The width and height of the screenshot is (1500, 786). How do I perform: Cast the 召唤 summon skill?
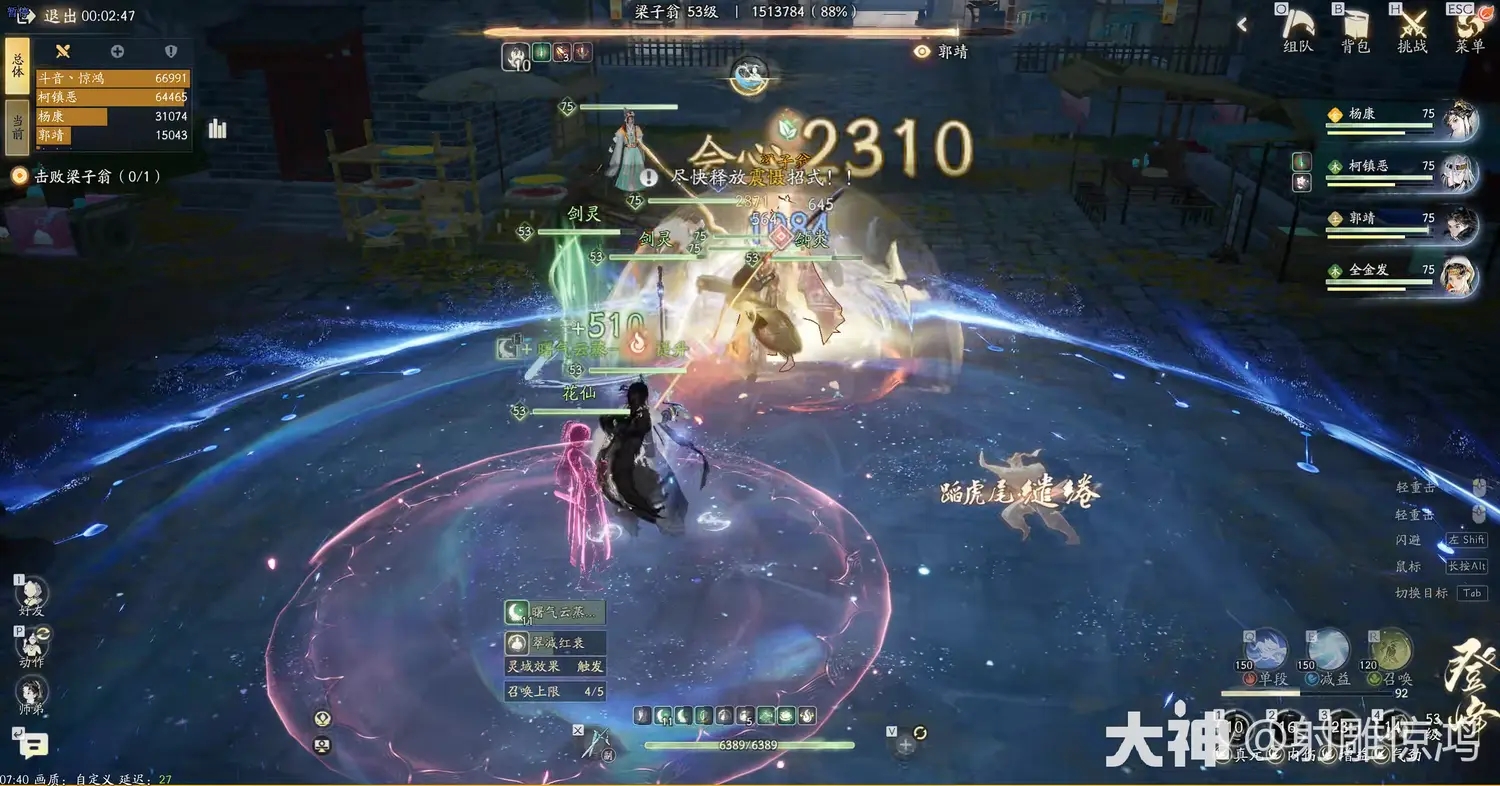1390,648
